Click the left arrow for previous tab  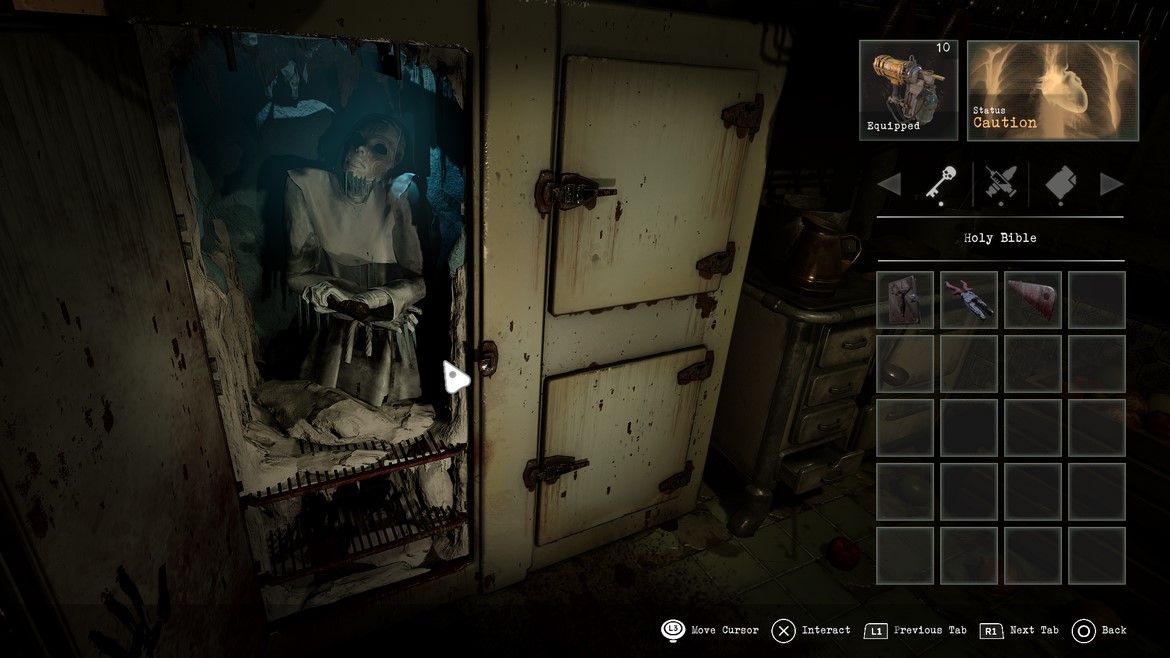(x=889, y=184)
